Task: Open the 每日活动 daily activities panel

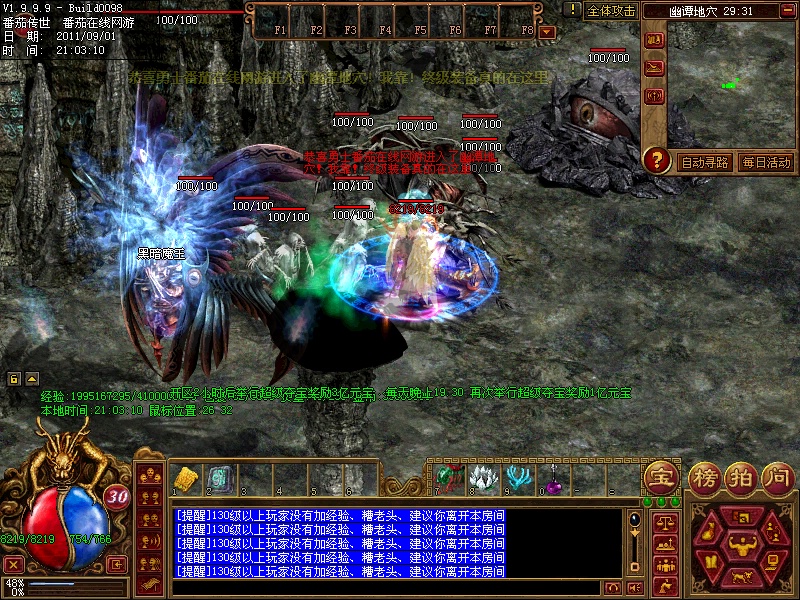Action: tap(766, 162)
